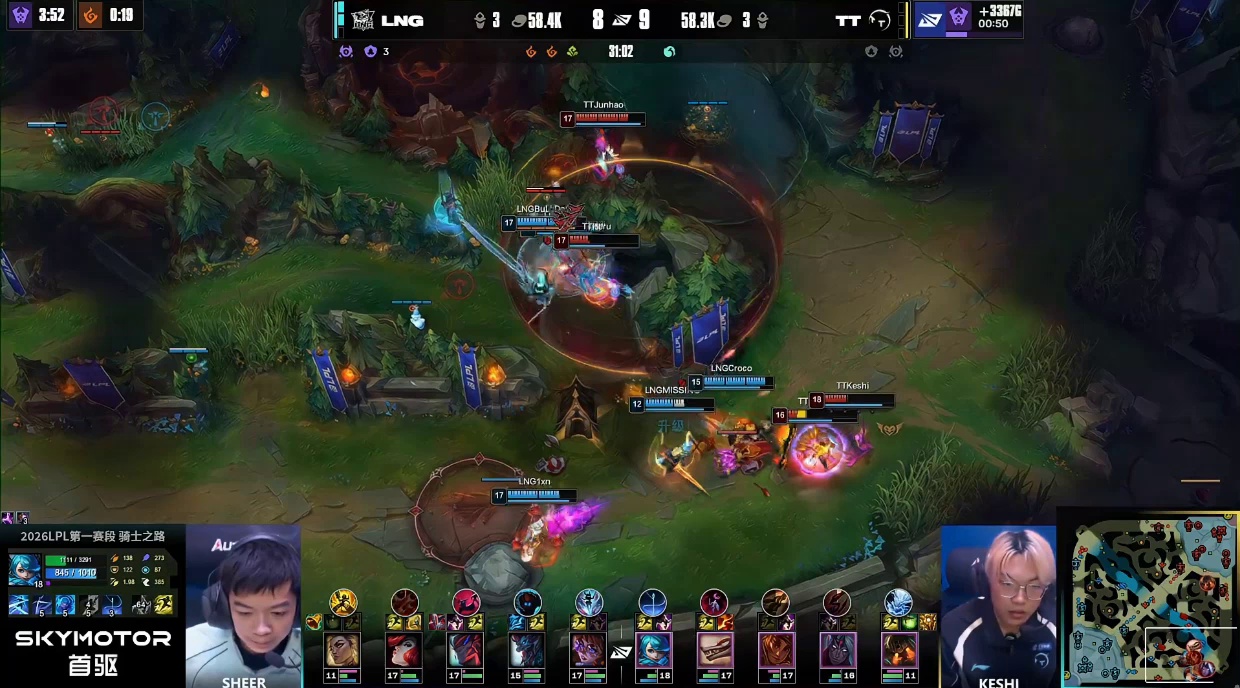Image resolution: width=1240 pixels, height=688 pixels.
Task: Click the yellow Flash spell in Gwen's panel
Action: [164, 604]
